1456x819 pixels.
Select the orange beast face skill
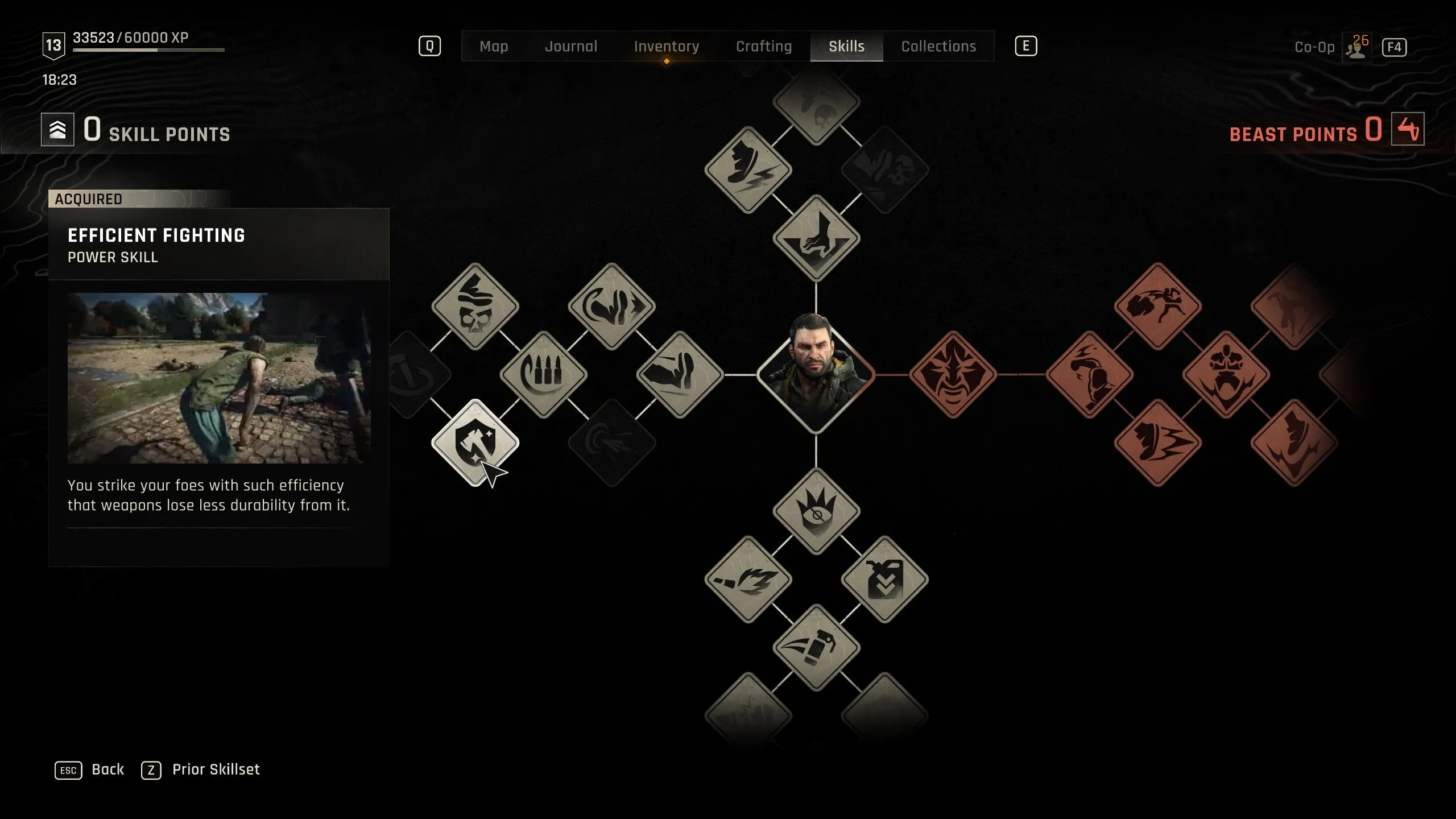(x=953, y=374)
